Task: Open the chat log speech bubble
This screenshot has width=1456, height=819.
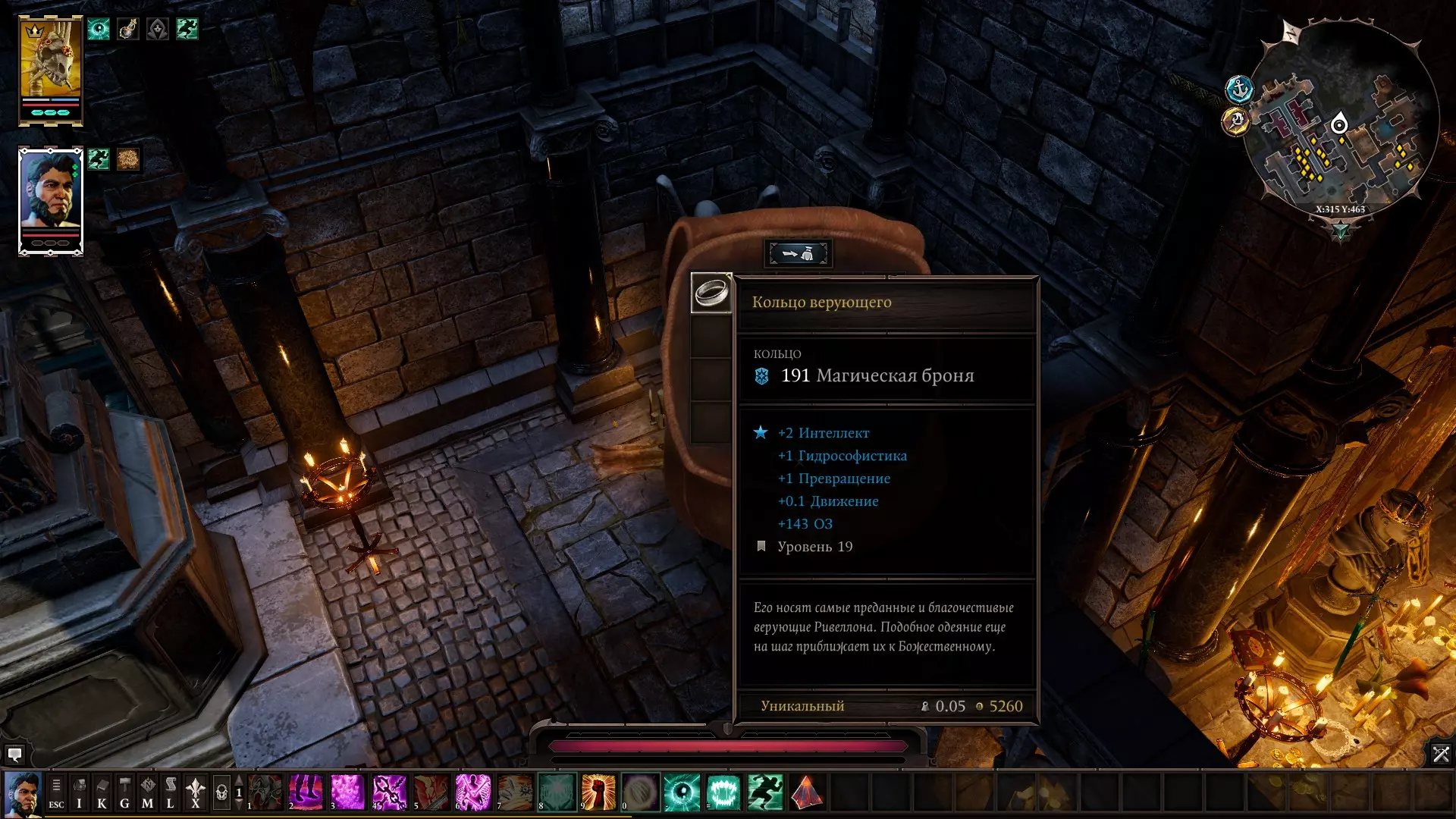Action: click(14, 755)
